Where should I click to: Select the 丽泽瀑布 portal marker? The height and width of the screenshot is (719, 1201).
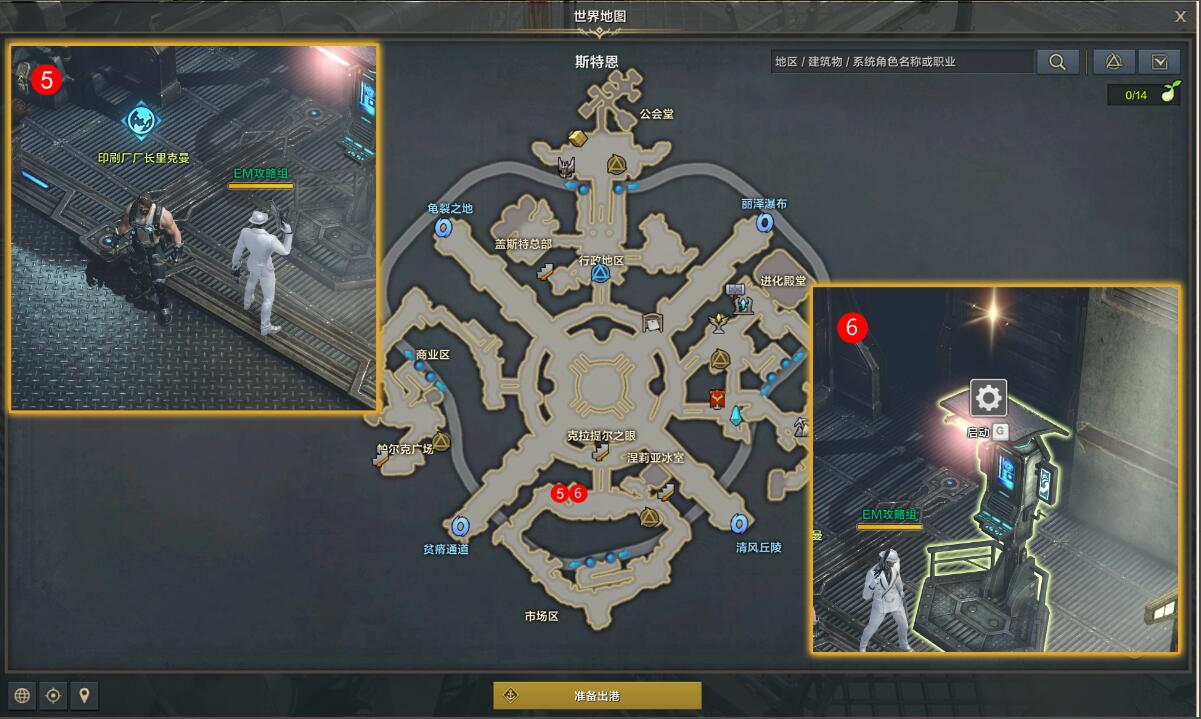click(765, 223)
